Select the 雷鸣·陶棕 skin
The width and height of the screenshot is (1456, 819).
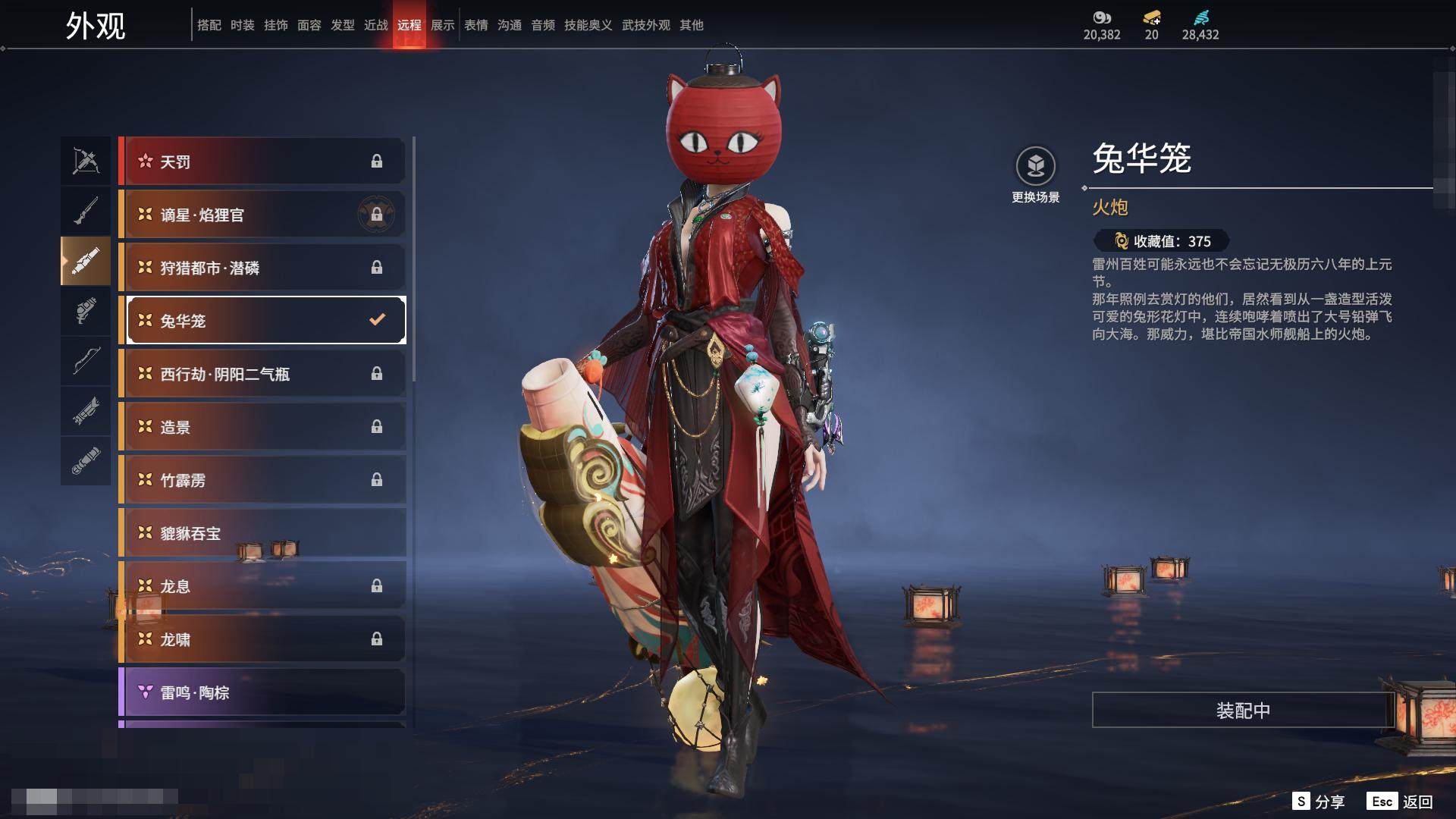point(262,692)
